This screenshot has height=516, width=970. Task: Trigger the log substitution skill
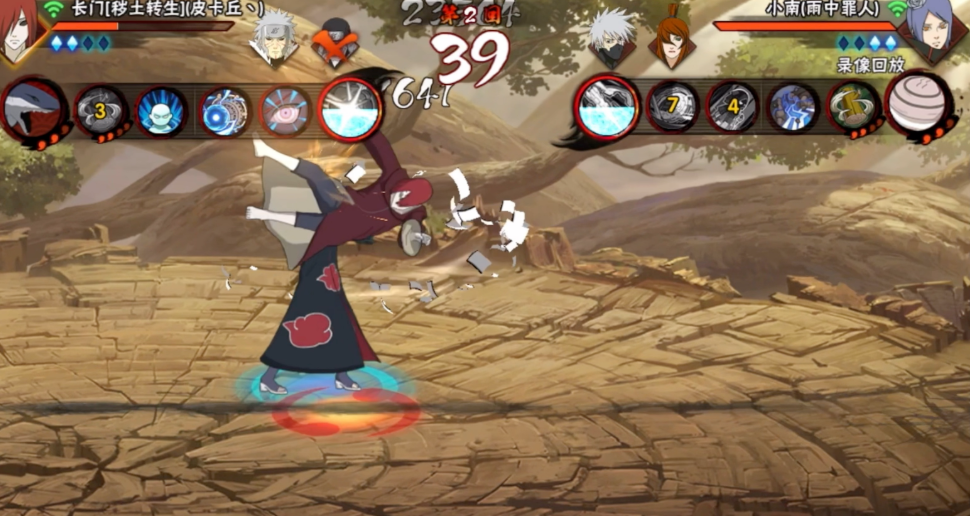click(853, 107)
